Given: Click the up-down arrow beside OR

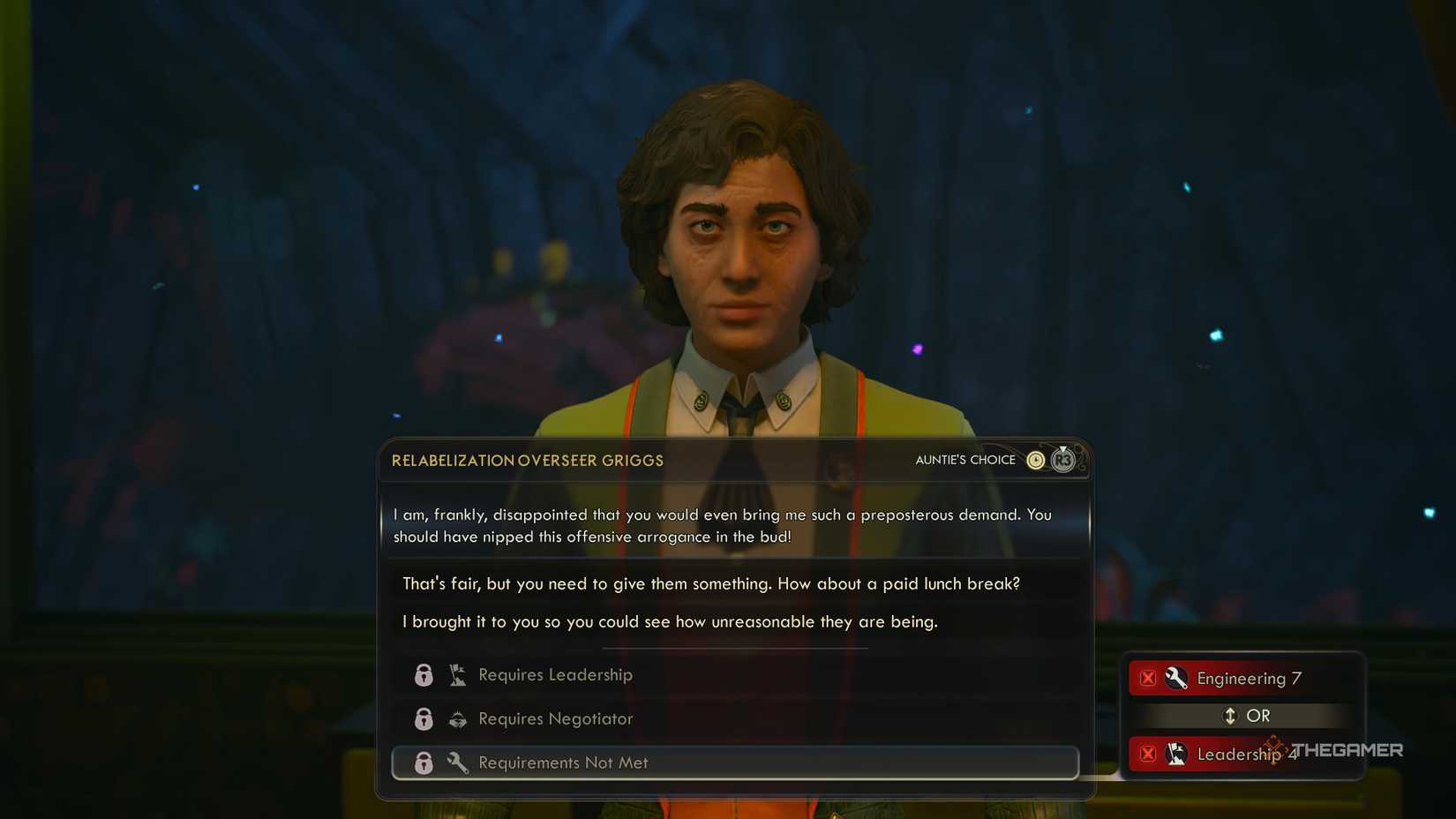Looking at the screenshot, I should (x=1229, y=716).
